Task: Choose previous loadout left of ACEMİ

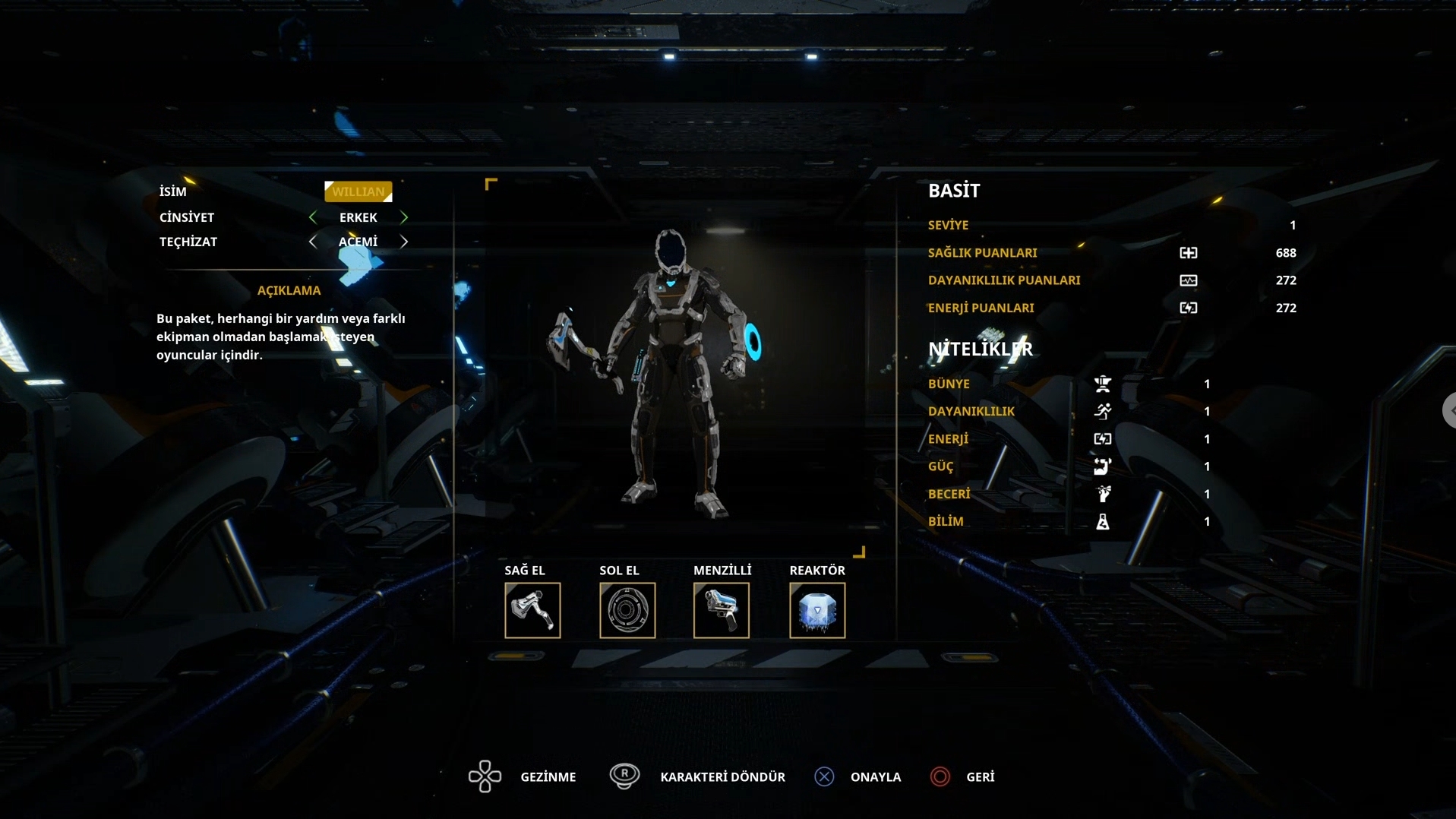Action: [313, 242]
